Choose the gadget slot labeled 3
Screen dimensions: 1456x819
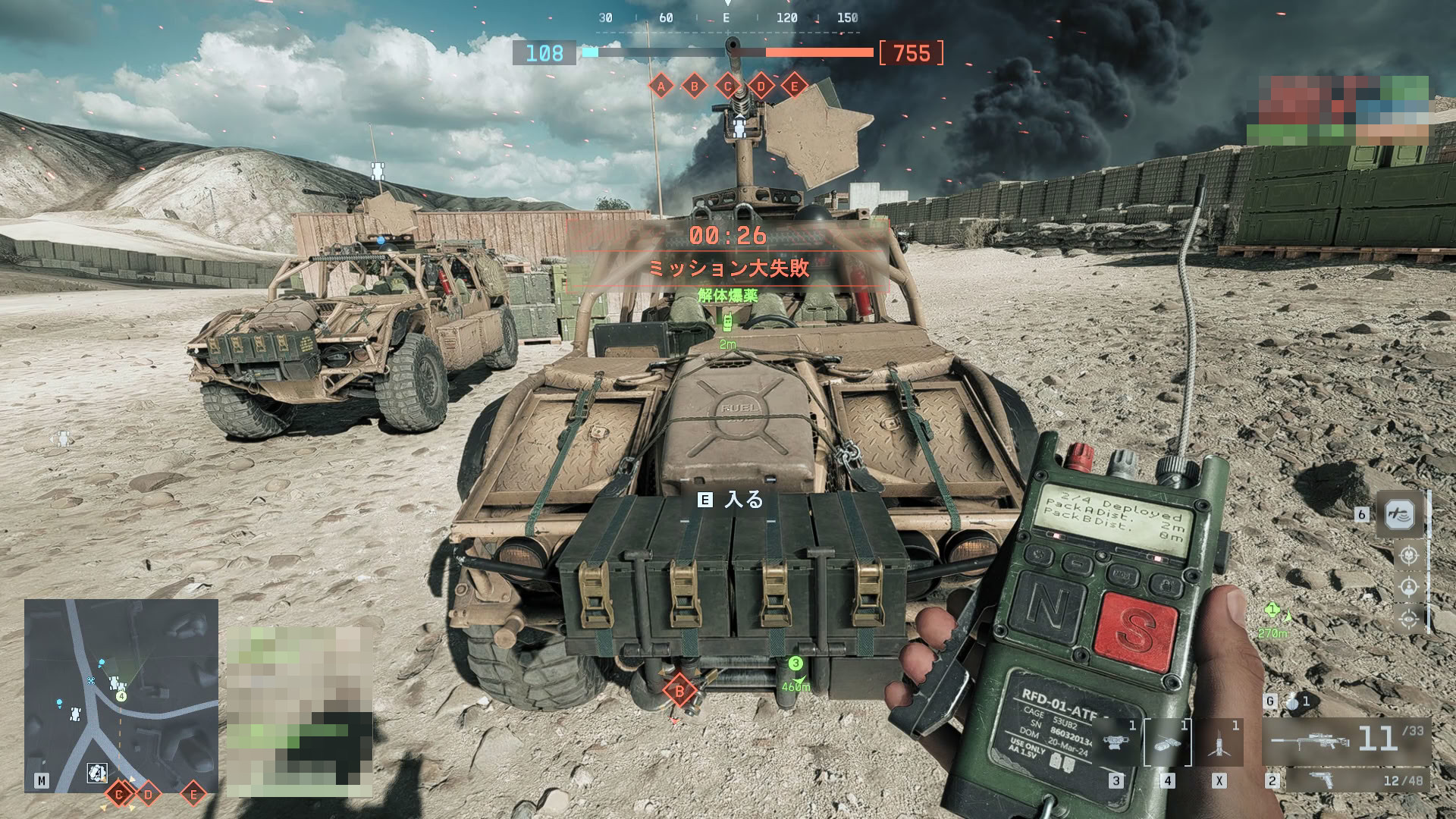pyautogui.click(x=1116, y=743)
